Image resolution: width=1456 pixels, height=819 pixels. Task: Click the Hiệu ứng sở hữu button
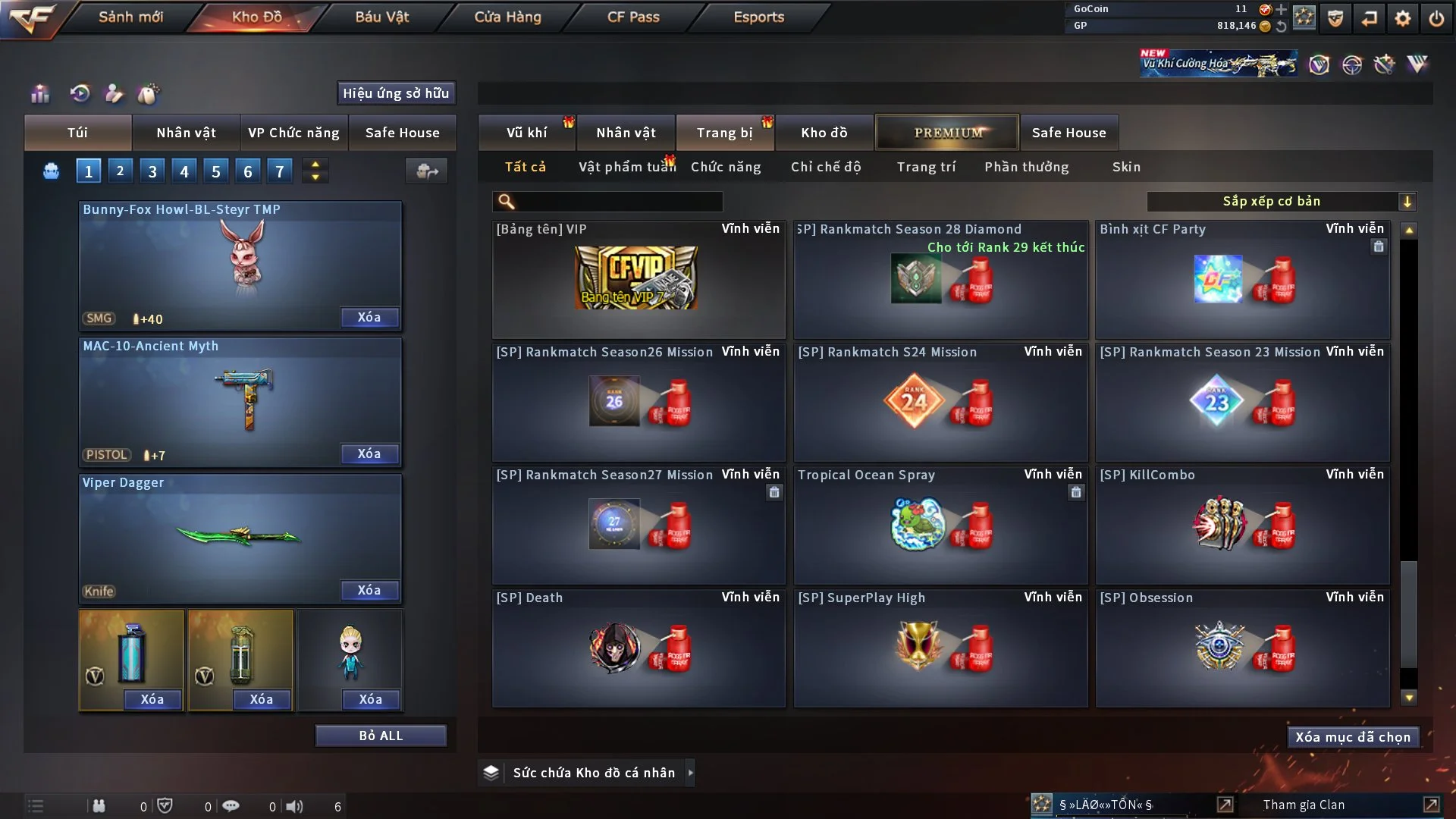coord(396,93)
